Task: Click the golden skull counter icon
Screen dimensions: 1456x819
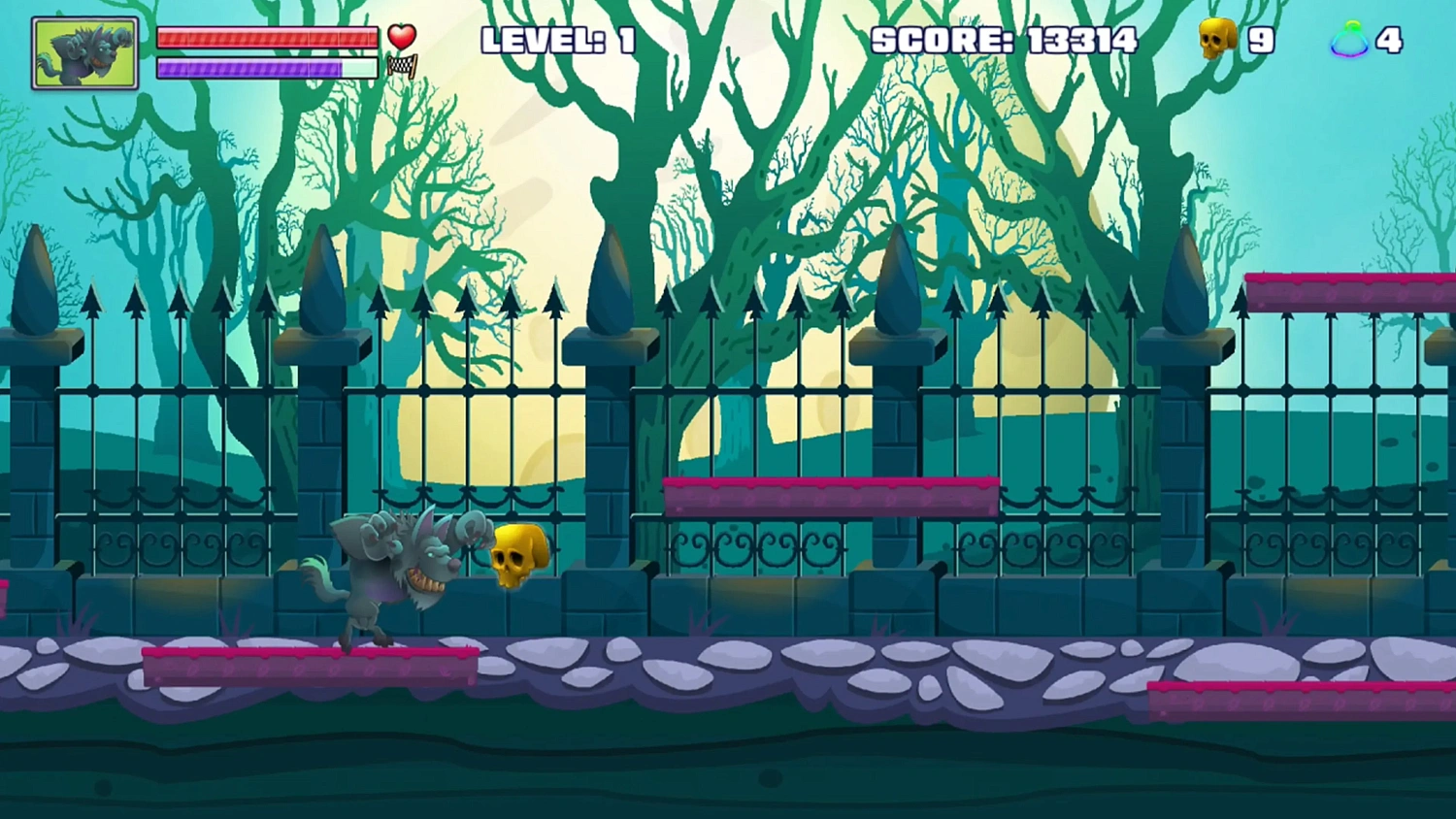Action: coord(1216,39)
